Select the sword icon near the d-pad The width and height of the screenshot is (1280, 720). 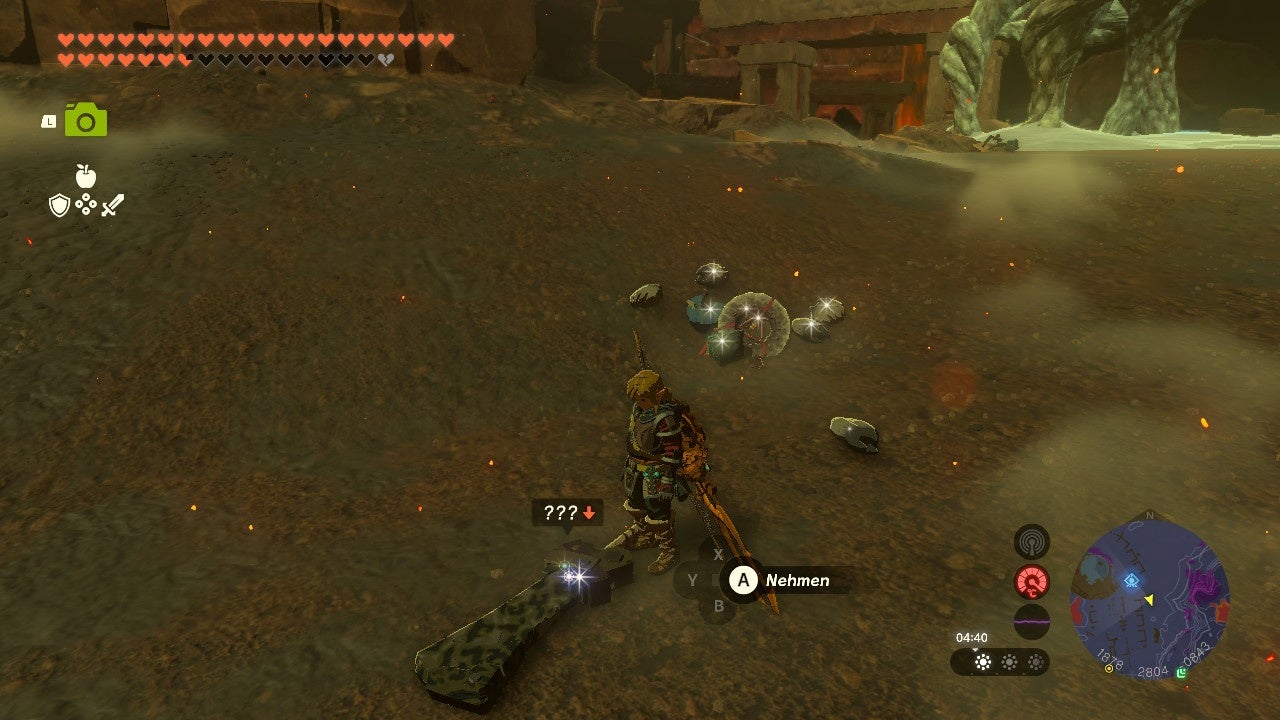pos(115,203)
